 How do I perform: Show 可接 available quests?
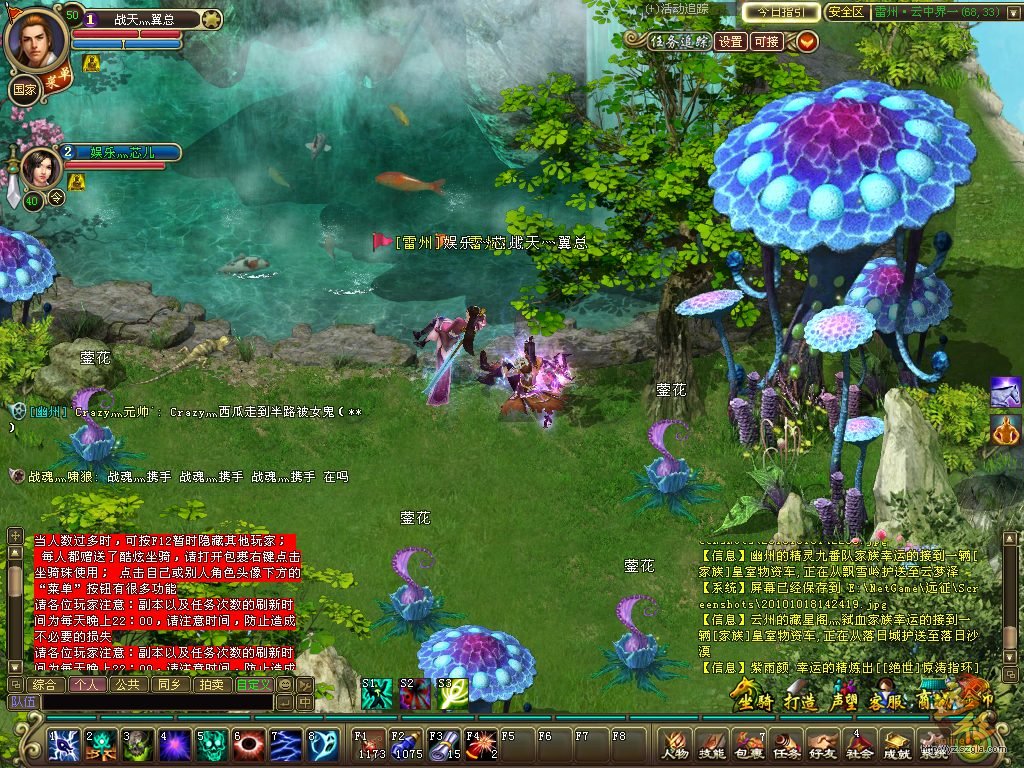tap(767, 41)
